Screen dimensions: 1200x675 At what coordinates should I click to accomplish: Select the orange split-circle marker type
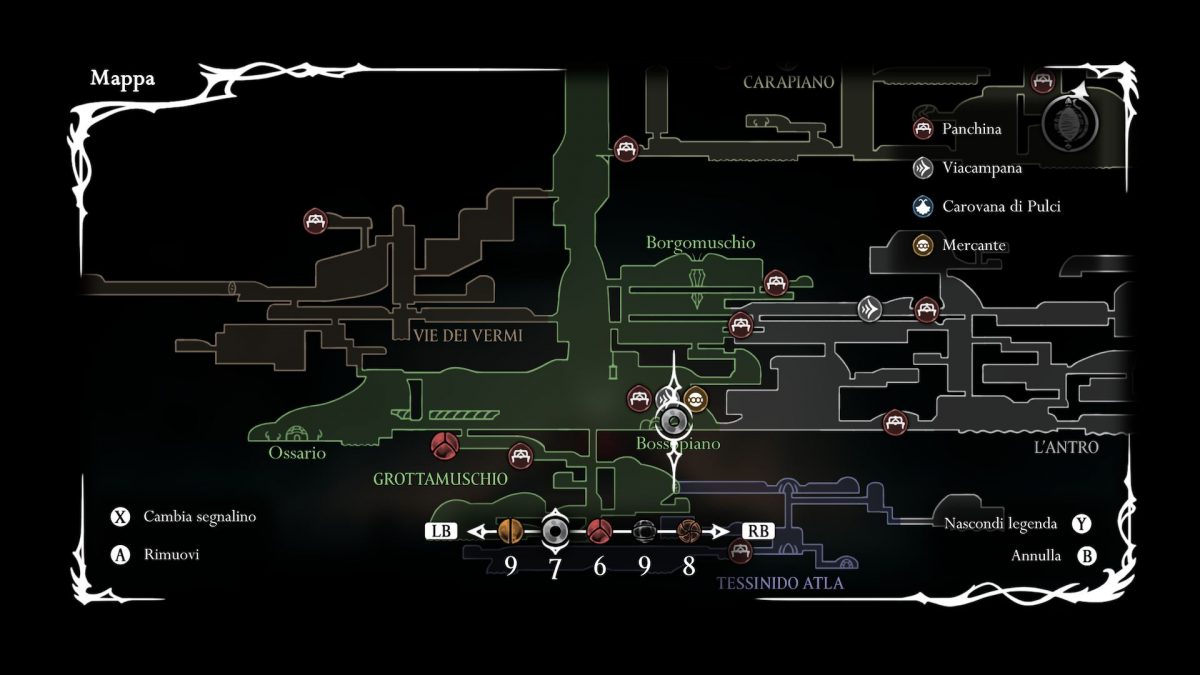pos(510,531)
